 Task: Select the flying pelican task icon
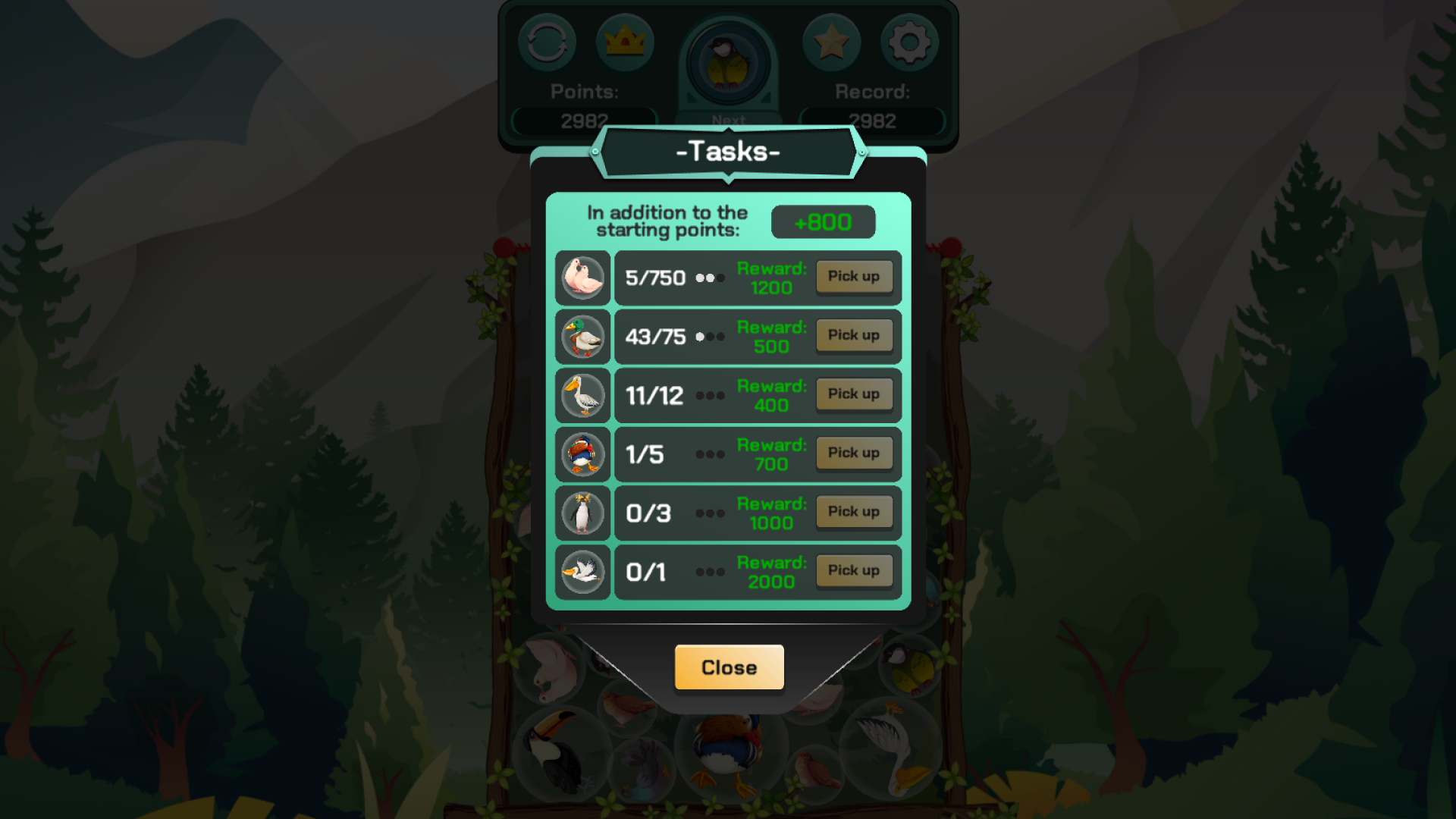click(582, 572)
